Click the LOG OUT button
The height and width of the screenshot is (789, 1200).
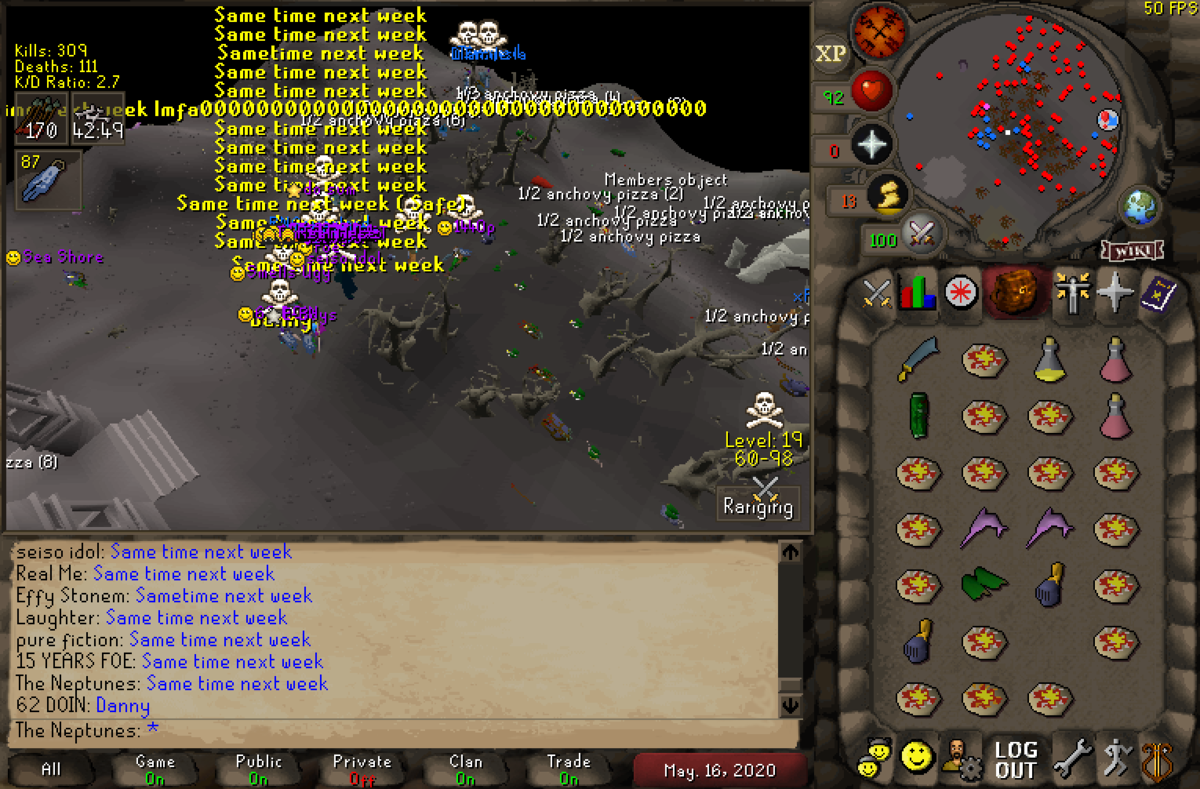(x=1015, y=760)
